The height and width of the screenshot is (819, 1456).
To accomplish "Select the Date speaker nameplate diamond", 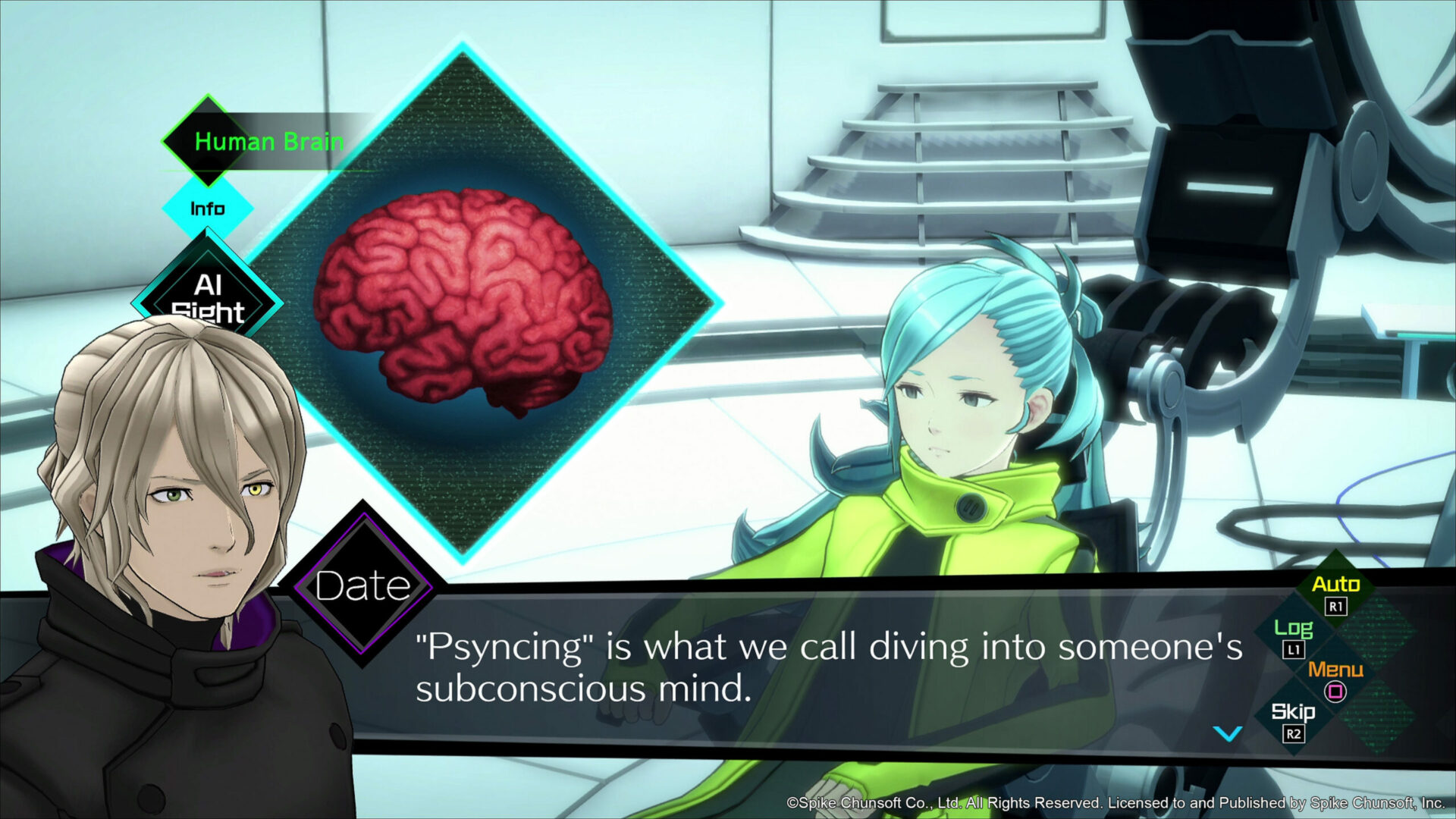I will (x=362, y=584).
